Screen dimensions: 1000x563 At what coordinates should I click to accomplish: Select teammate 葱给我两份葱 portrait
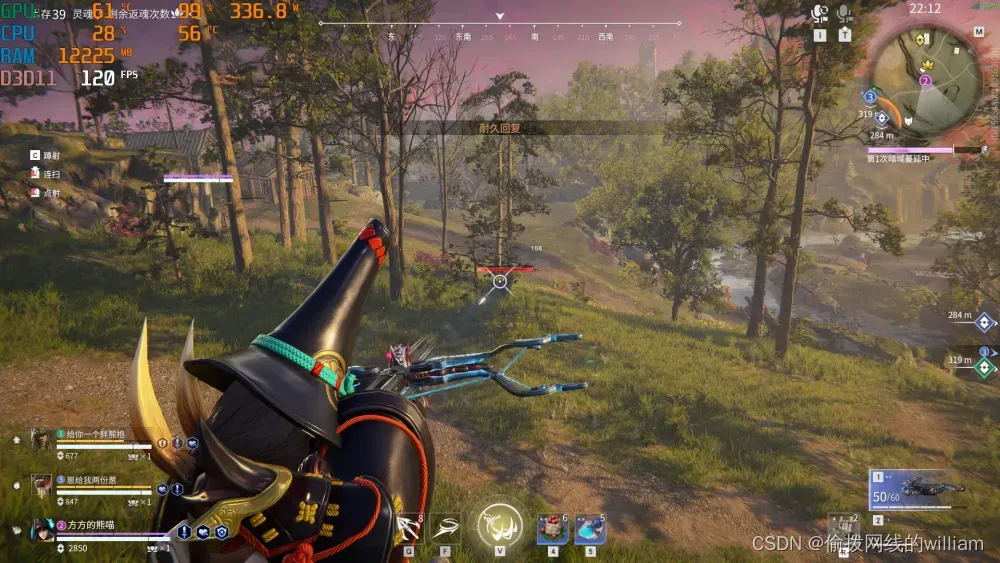coord(41,485)
